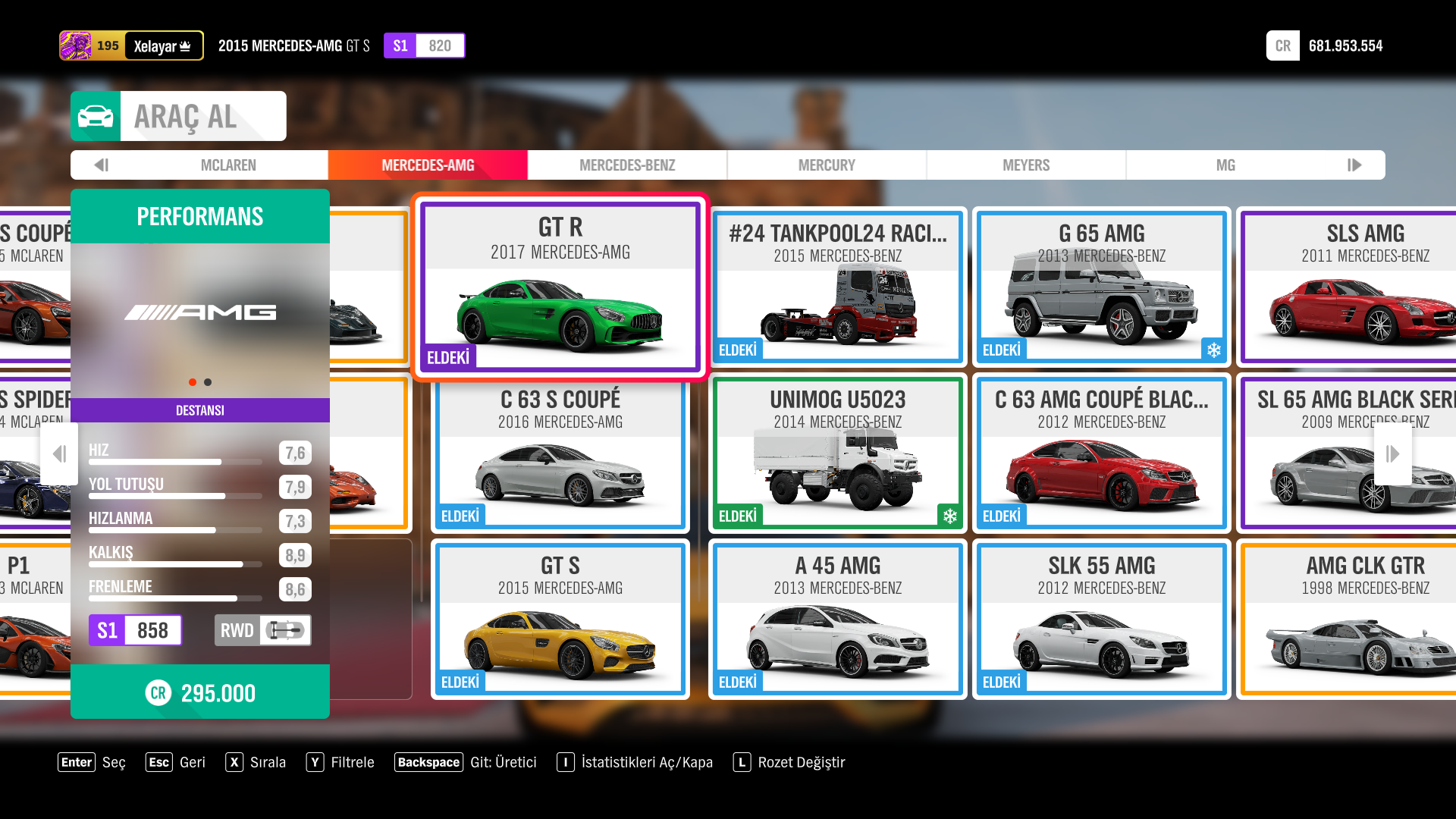Click the previous manufacturers arrow in tab bar
Viewport: 1456px width, 819px height.
coord(102,165)
